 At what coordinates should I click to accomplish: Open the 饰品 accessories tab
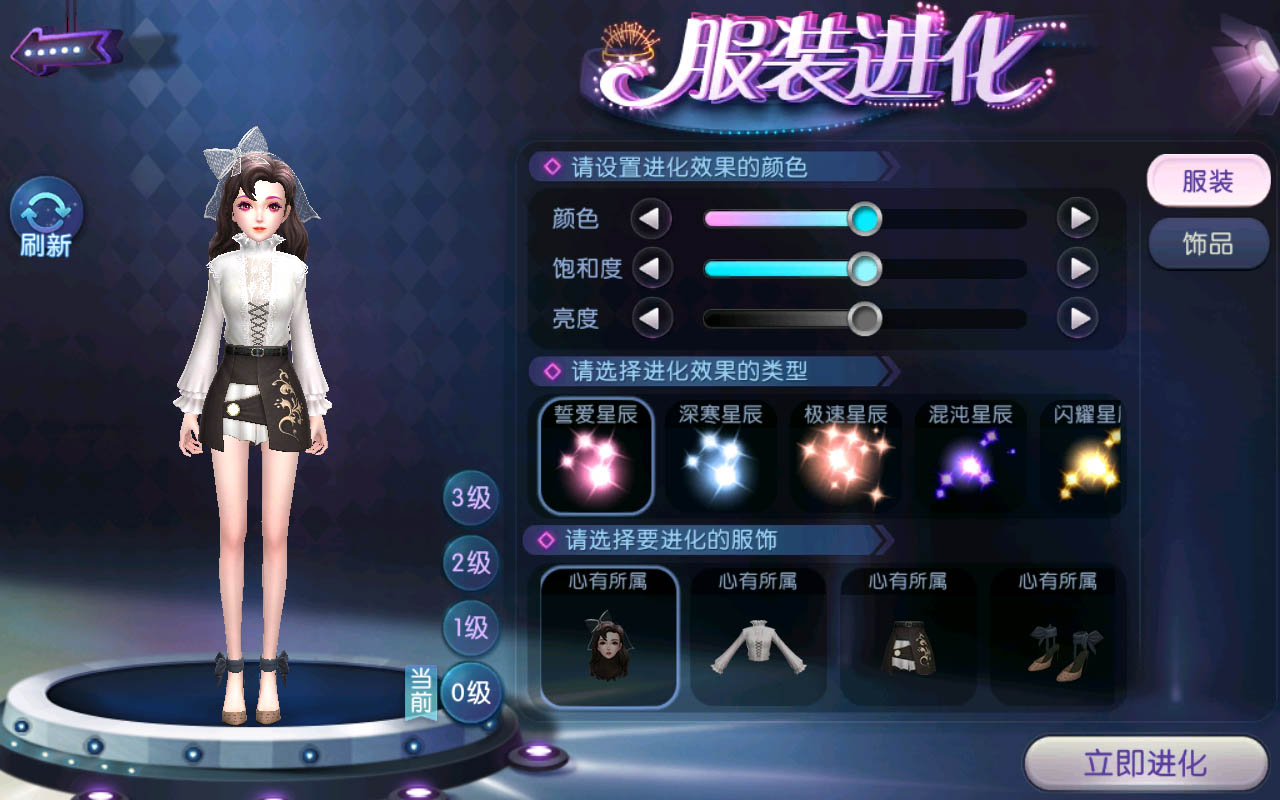[x=1208, y=244]
